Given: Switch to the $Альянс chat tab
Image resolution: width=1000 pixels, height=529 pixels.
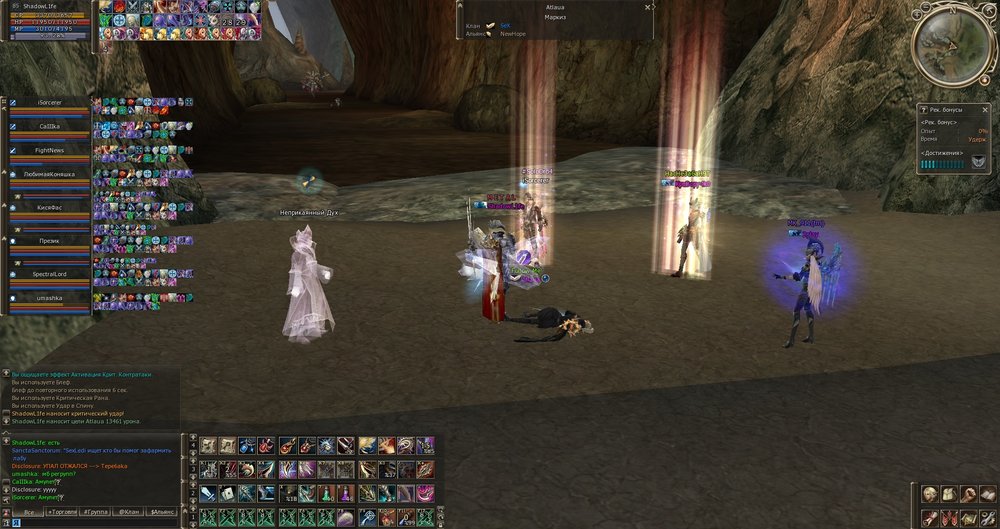Looking at the screenshot, I should pos(161,512).
